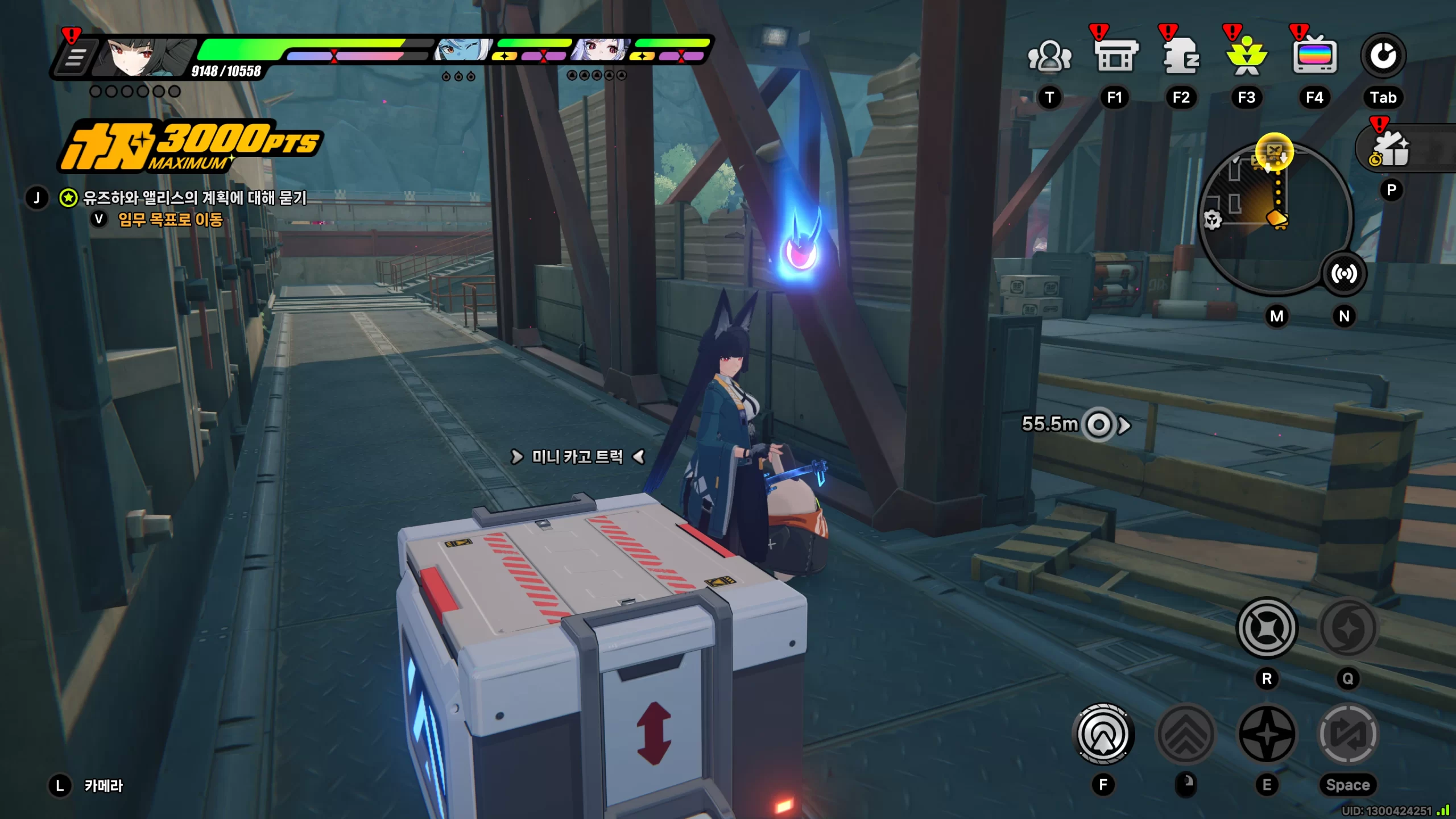Click the orange '임무 목표로 이동' navigate option
The width and height of the screenshot is (1456, 819).
click(x=170, y=220)
